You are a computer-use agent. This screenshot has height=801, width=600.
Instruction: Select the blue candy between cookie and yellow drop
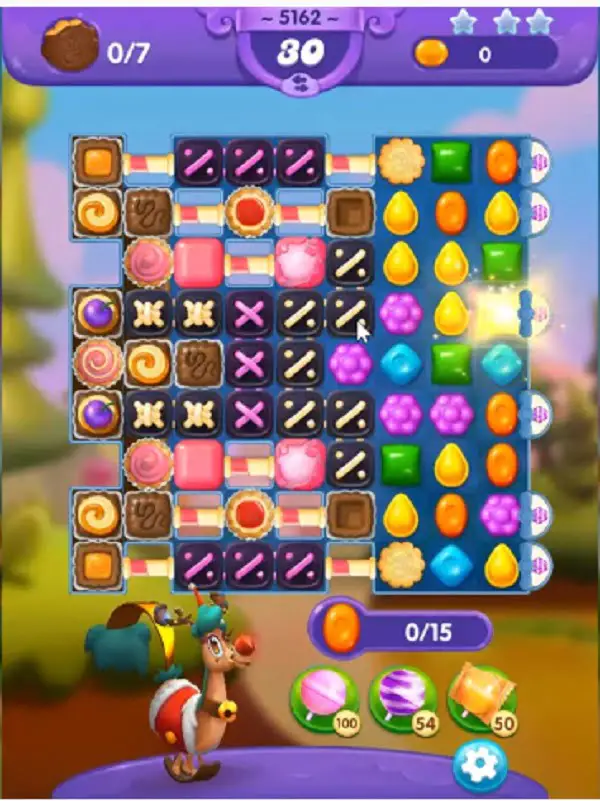[450, 566]
